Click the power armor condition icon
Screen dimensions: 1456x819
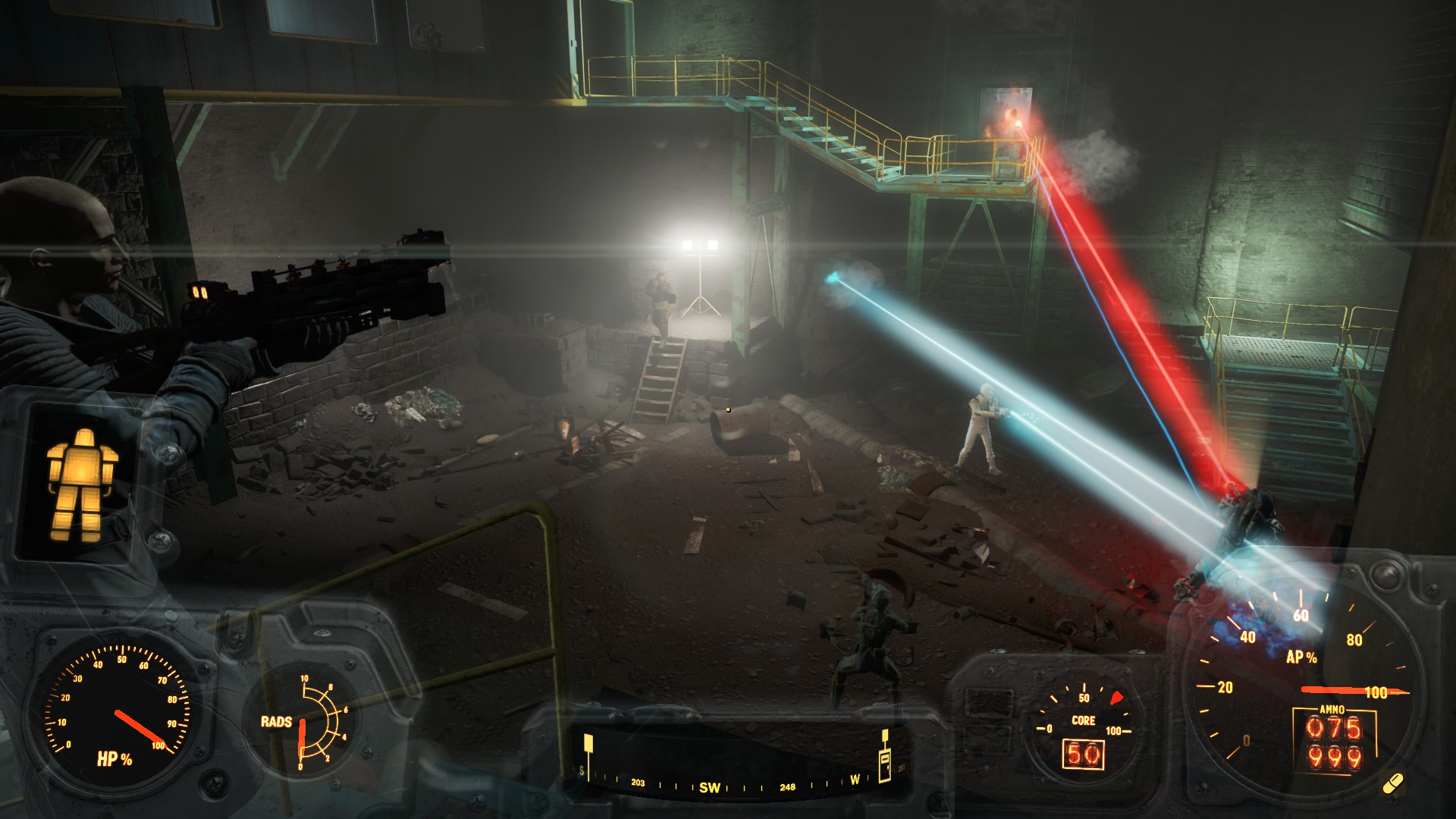[81, 485]
